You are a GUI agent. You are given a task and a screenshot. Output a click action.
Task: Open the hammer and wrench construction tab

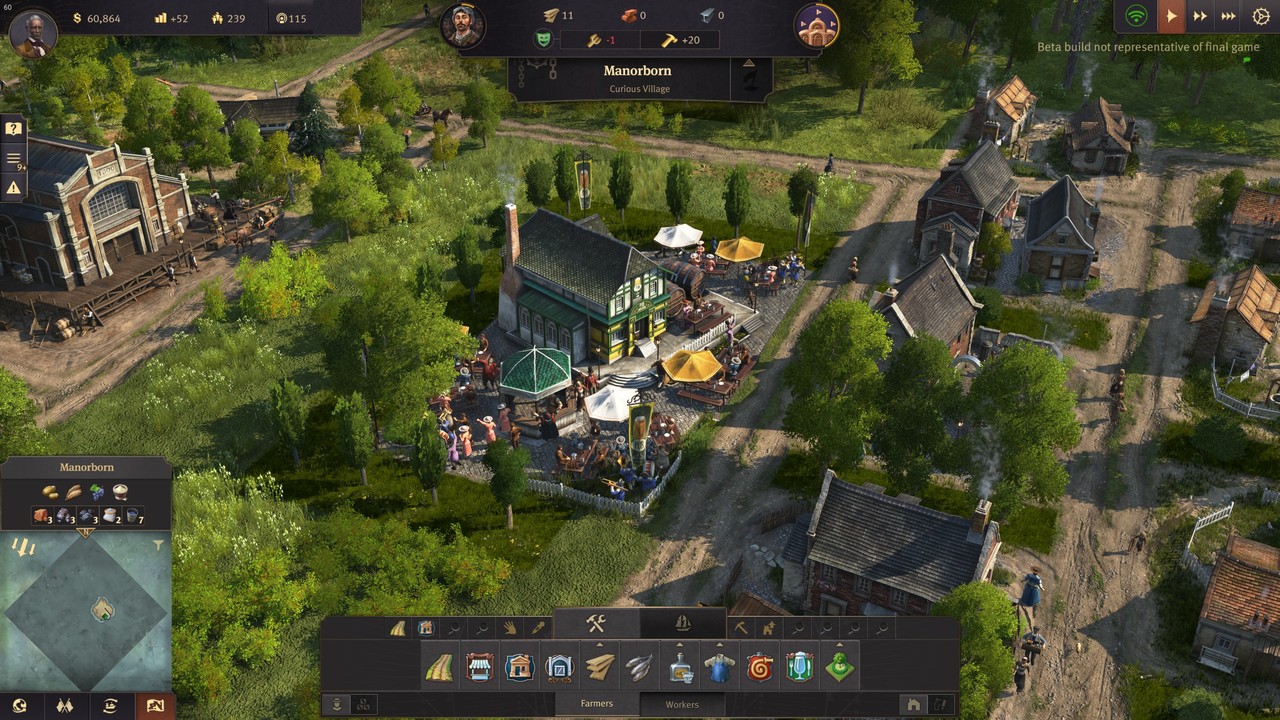click(596, 624)
